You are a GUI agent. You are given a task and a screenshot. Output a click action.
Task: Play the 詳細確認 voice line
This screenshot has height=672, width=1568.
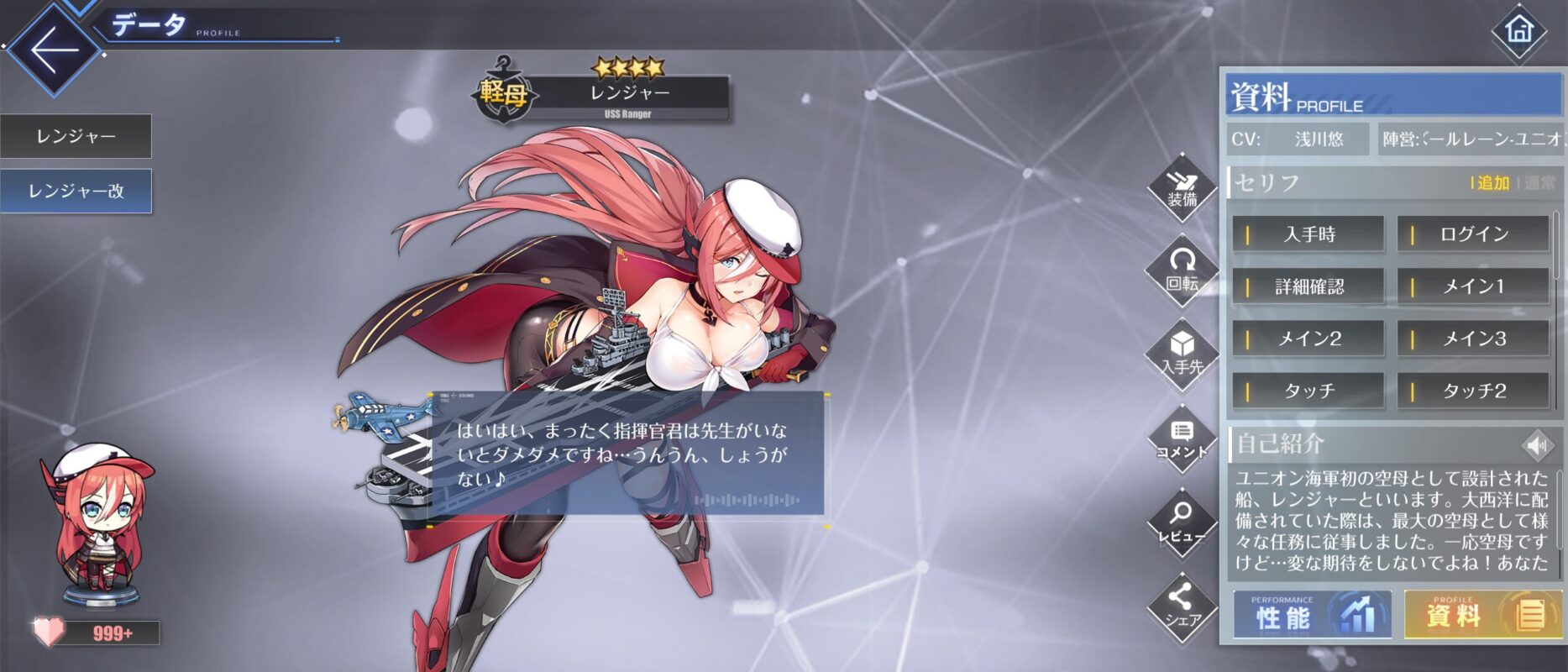click(x=1308, y=286)
